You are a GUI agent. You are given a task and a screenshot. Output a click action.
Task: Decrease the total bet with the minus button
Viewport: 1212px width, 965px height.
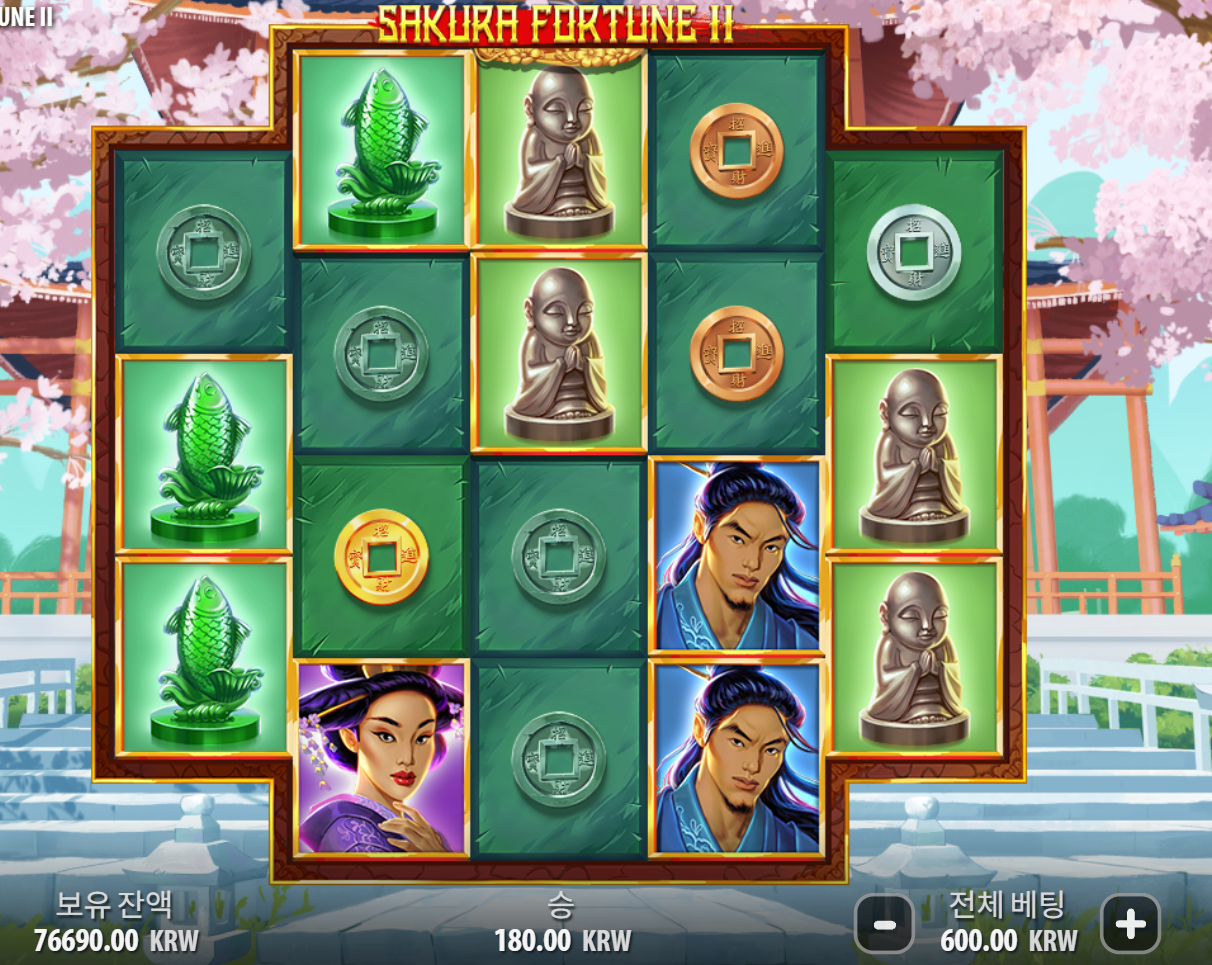point(884,924)
